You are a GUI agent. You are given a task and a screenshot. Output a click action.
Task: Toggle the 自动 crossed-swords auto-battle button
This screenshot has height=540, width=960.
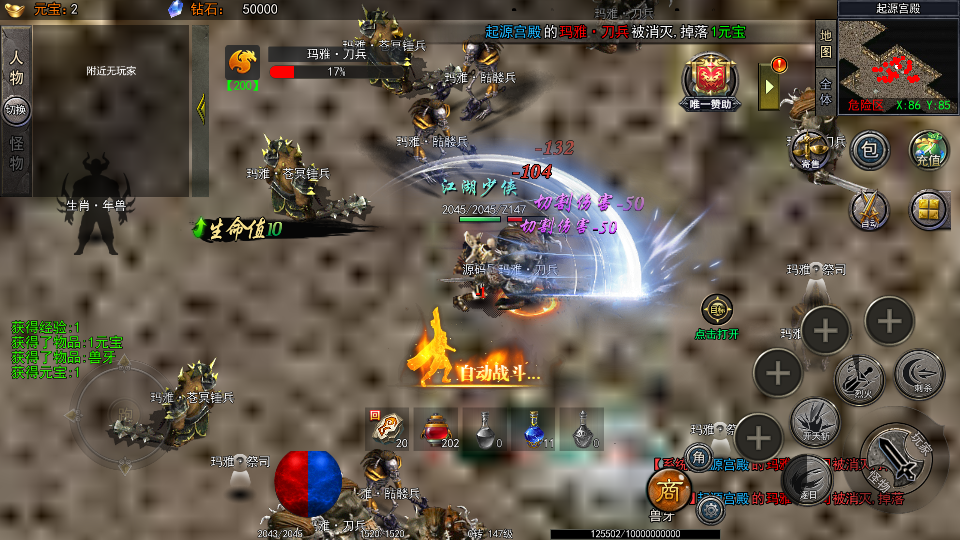[x=870, y=210]
